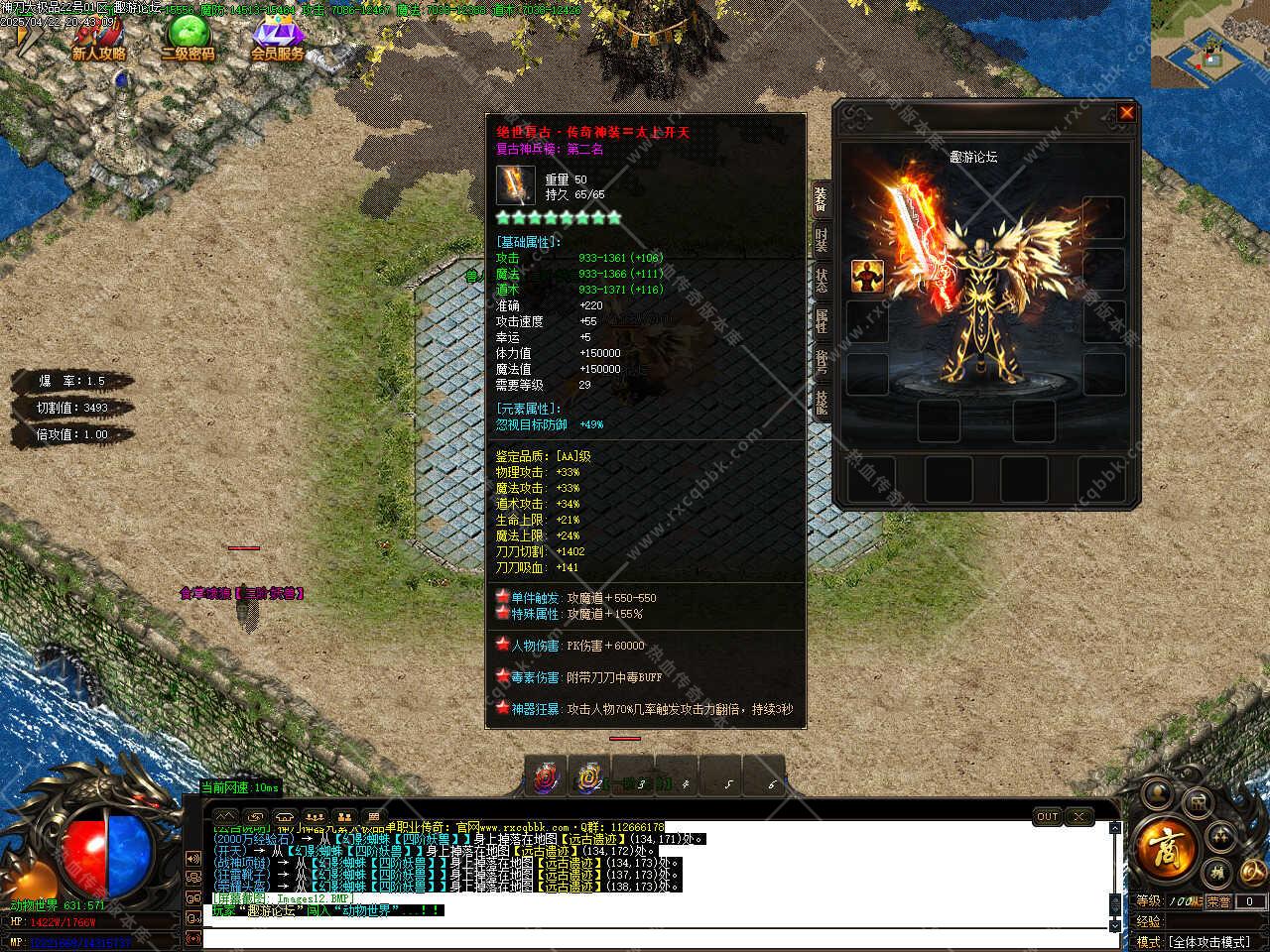Use the red swirl item in hotbar slot 1
This screenshot has height=952, width=1270.
pos(545,776)
